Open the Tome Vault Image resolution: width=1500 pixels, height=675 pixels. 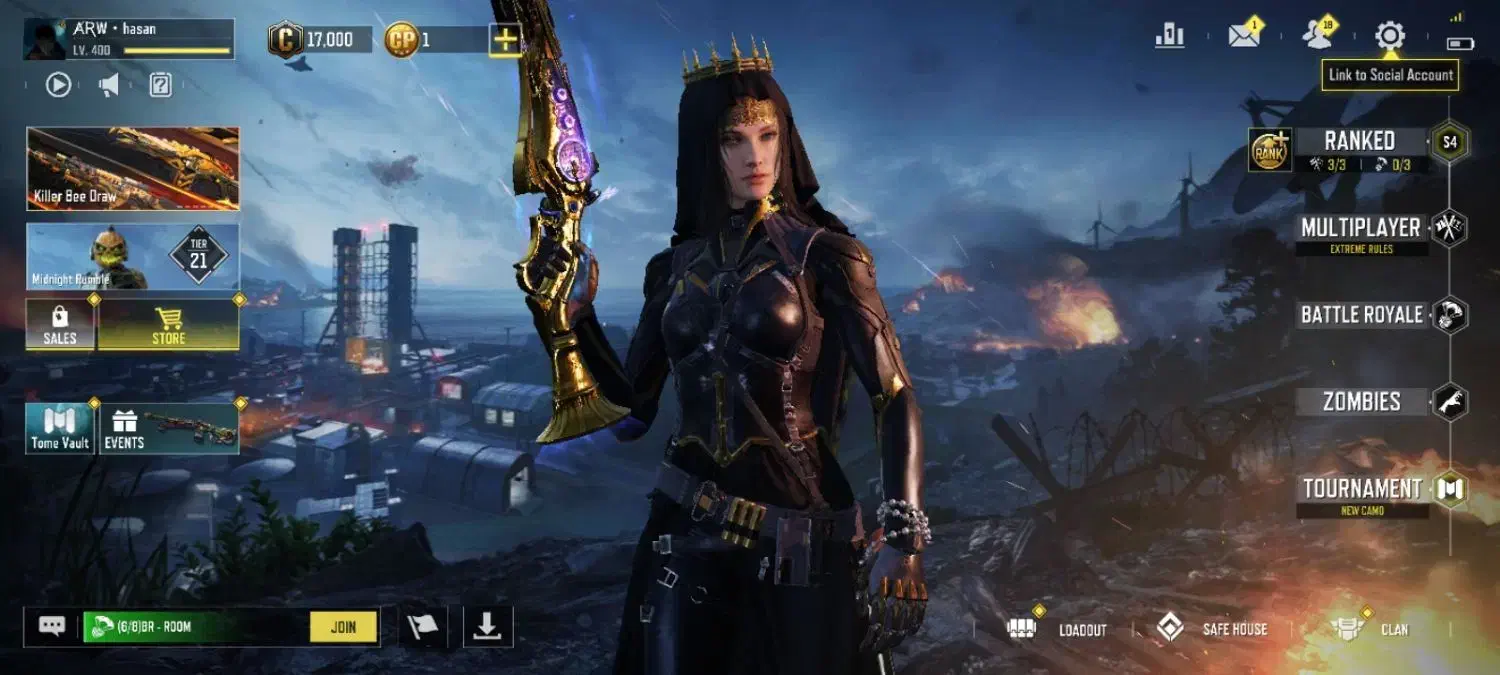pos(60,429)
